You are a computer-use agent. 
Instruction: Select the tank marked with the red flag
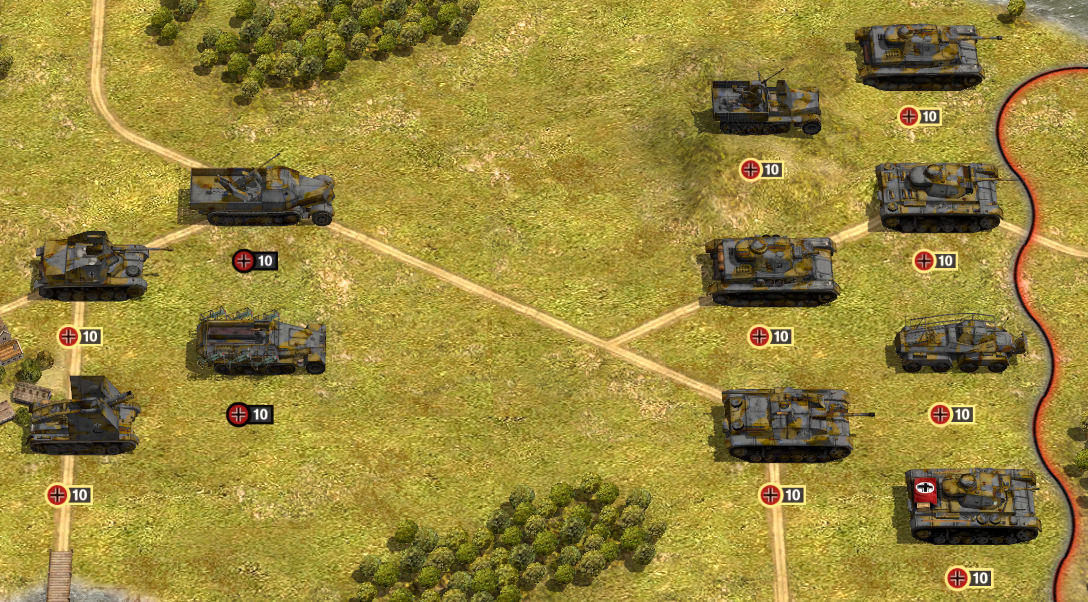972,505
